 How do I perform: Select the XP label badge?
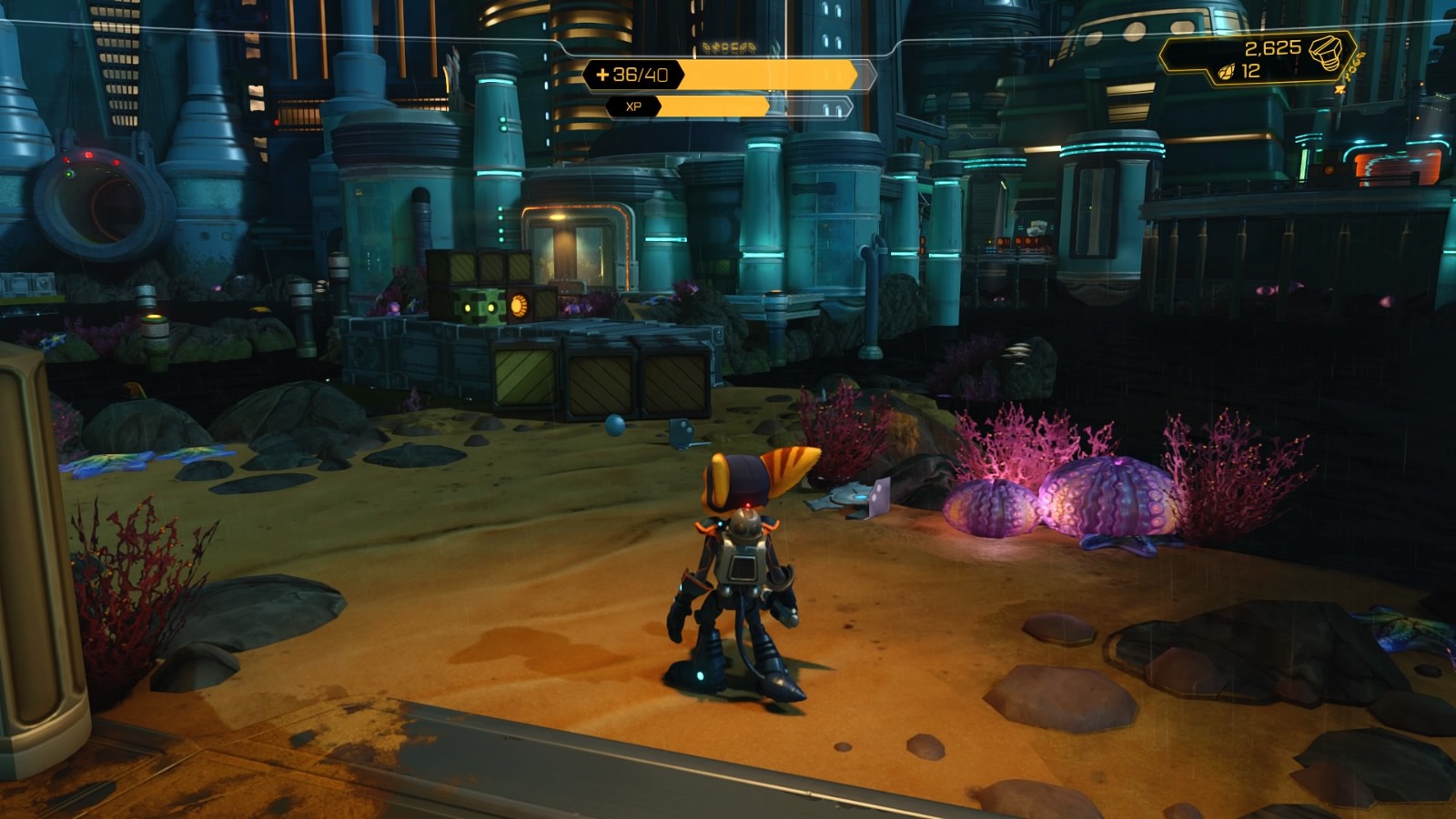pyautogui.click(x=634, y=106)
